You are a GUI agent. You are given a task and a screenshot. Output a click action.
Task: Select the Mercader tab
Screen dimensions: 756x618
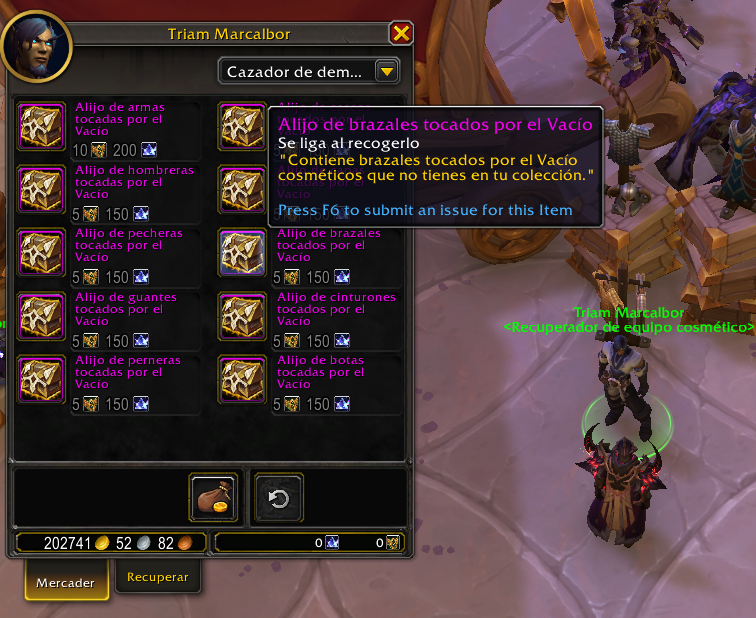[66, 582]
